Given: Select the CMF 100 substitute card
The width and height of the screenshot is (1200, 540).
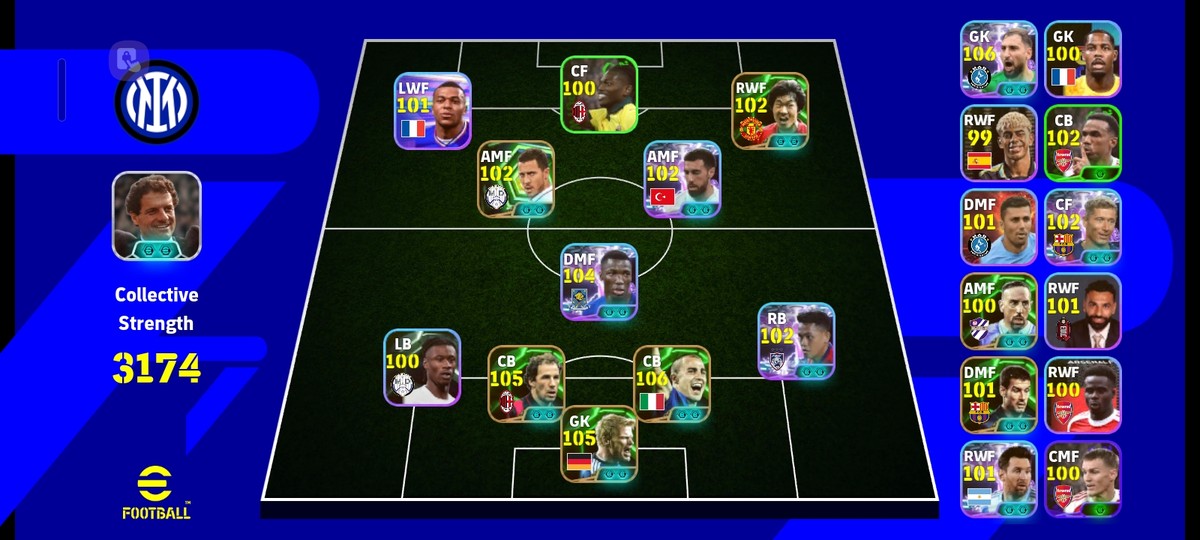Looking at the screenshot, I should [1083, 479].
